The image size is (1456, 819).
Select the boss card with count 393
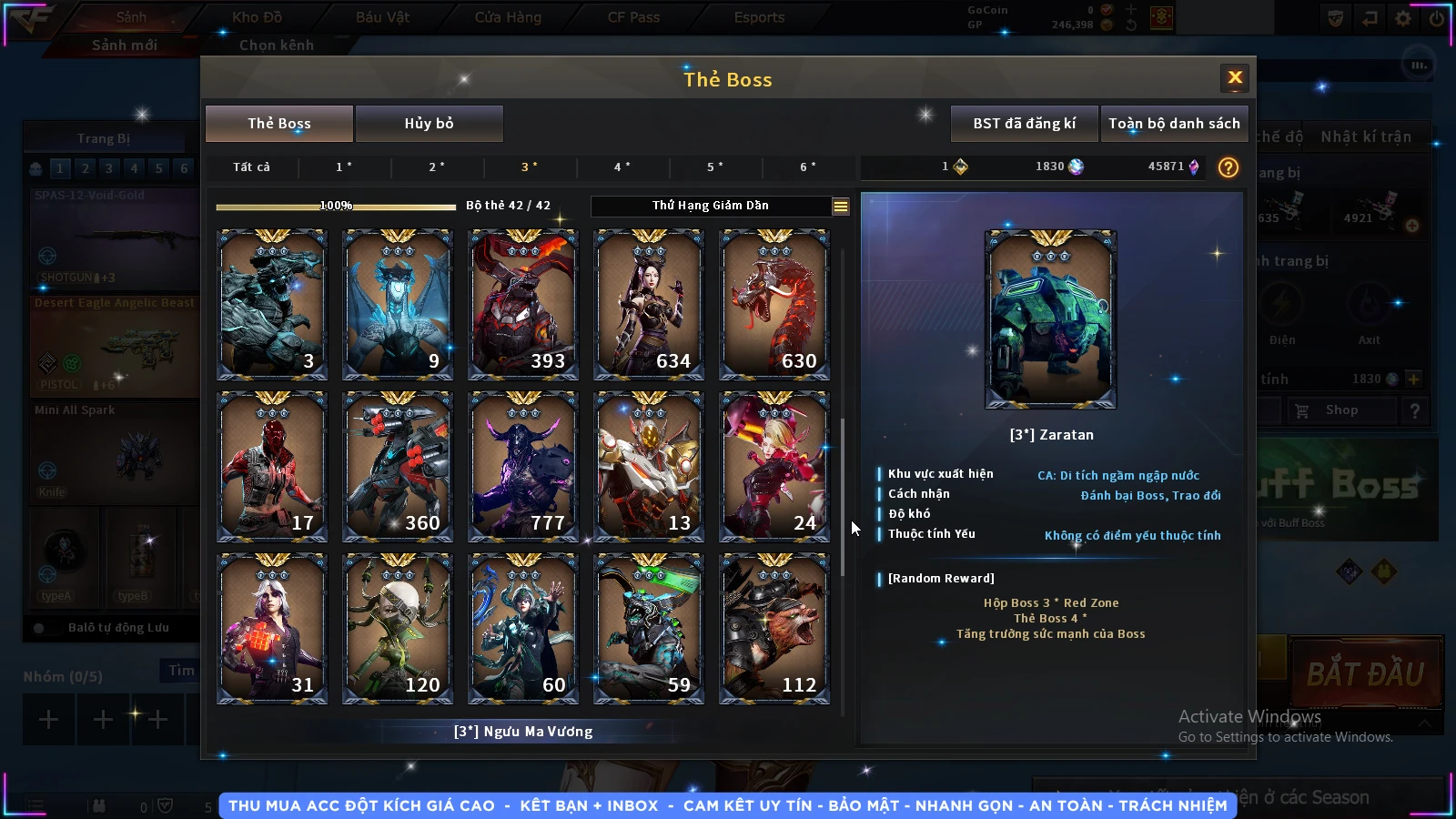click(x=523, y=305)
